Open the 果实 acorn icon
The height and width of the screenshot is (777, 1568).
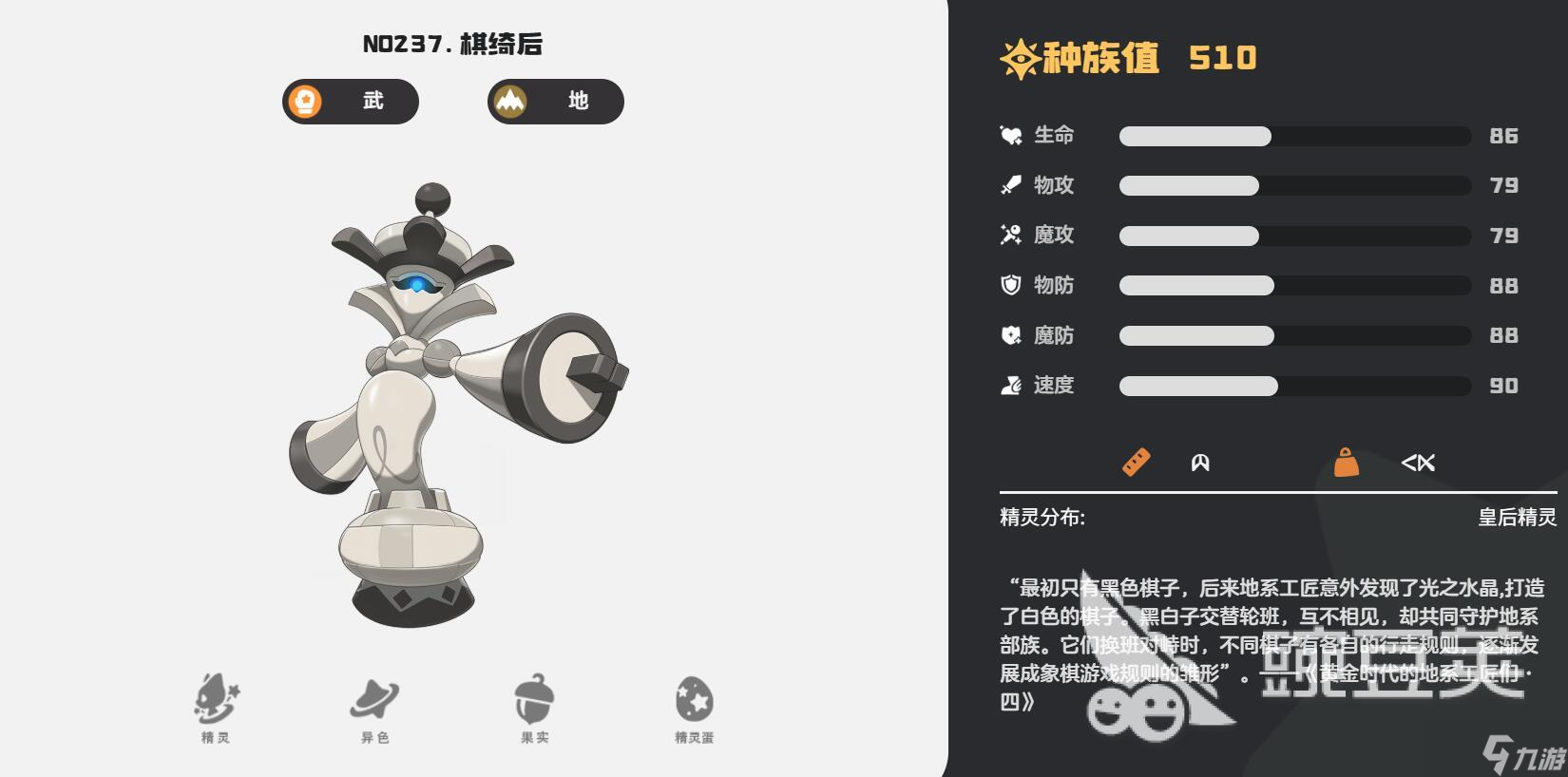pyautogui.click(x=535, y=701)
